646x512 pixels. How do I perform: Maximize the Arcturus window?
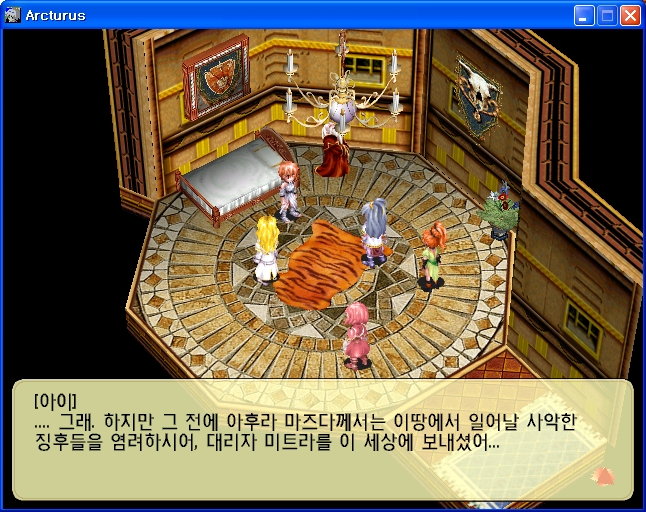[607, 16]
